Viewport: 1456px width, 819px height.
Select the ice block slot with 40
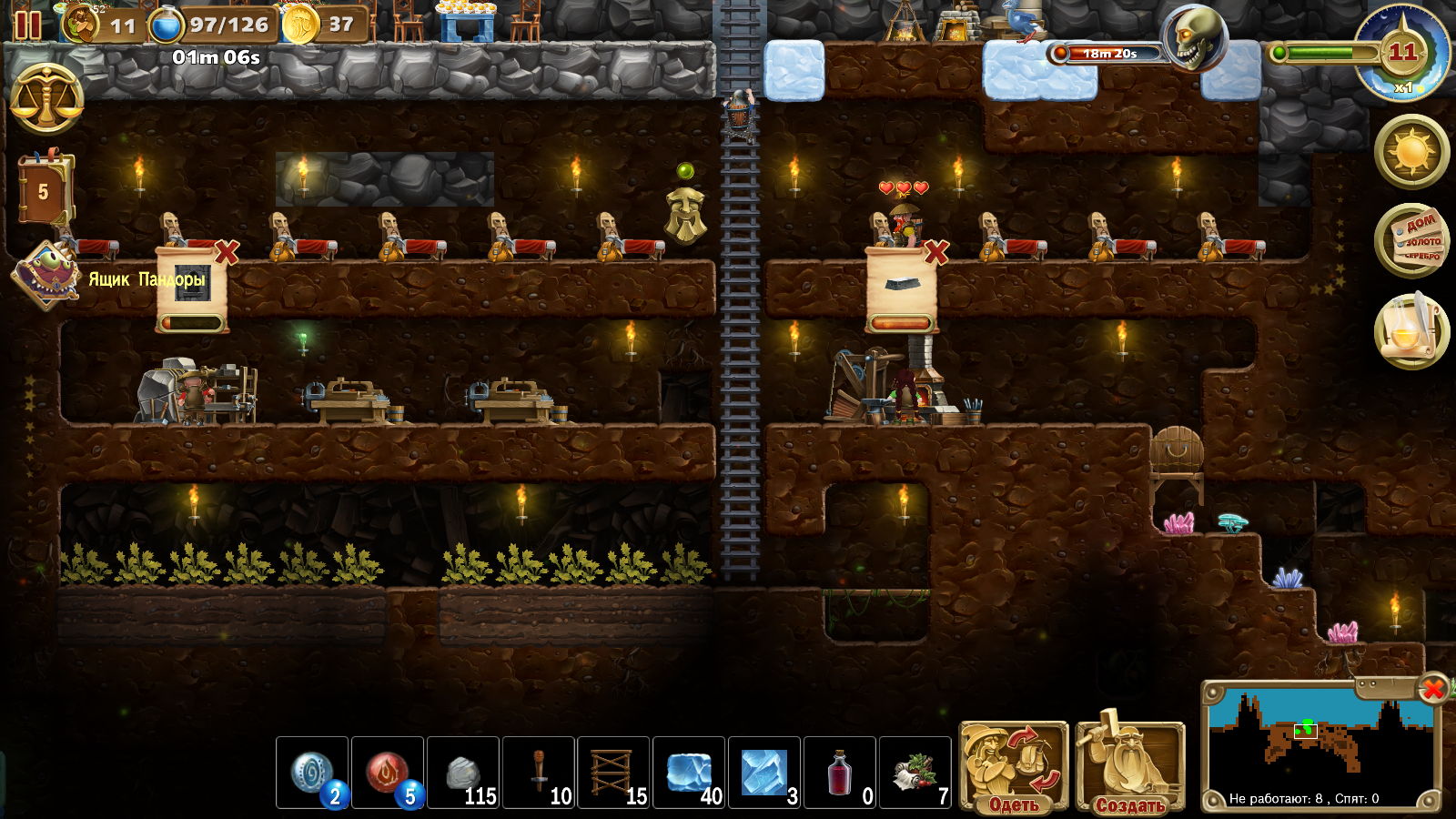click(x=689, y=773)
